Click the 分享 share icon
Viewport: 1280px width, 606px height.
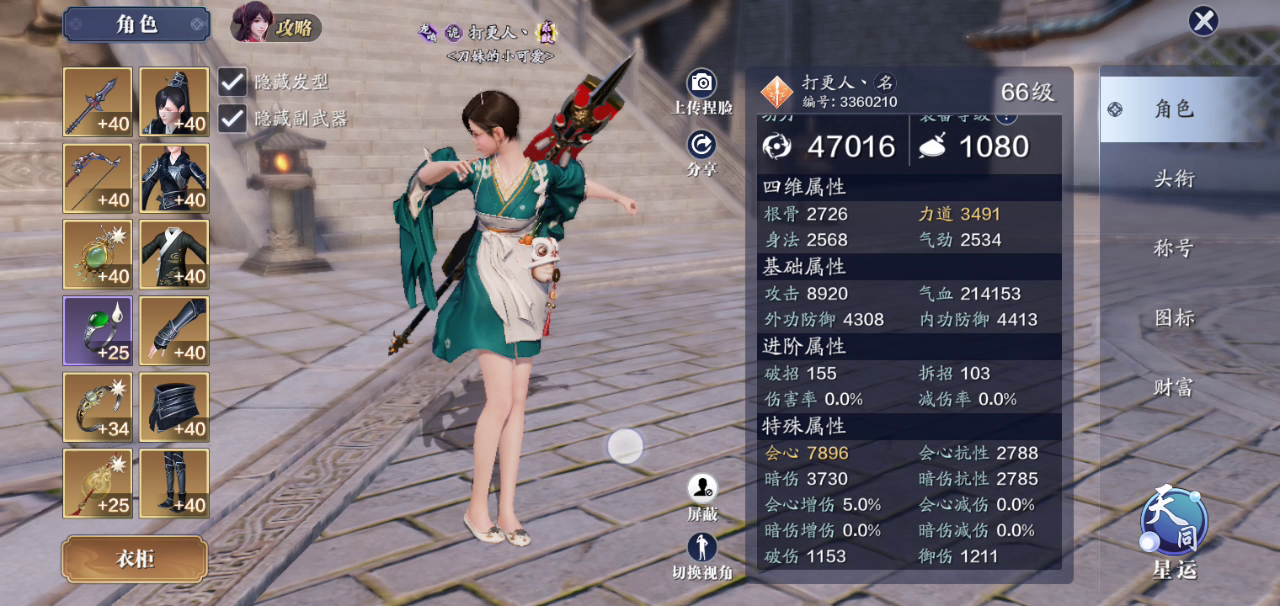pyautogui.click(x=702, y=145)
